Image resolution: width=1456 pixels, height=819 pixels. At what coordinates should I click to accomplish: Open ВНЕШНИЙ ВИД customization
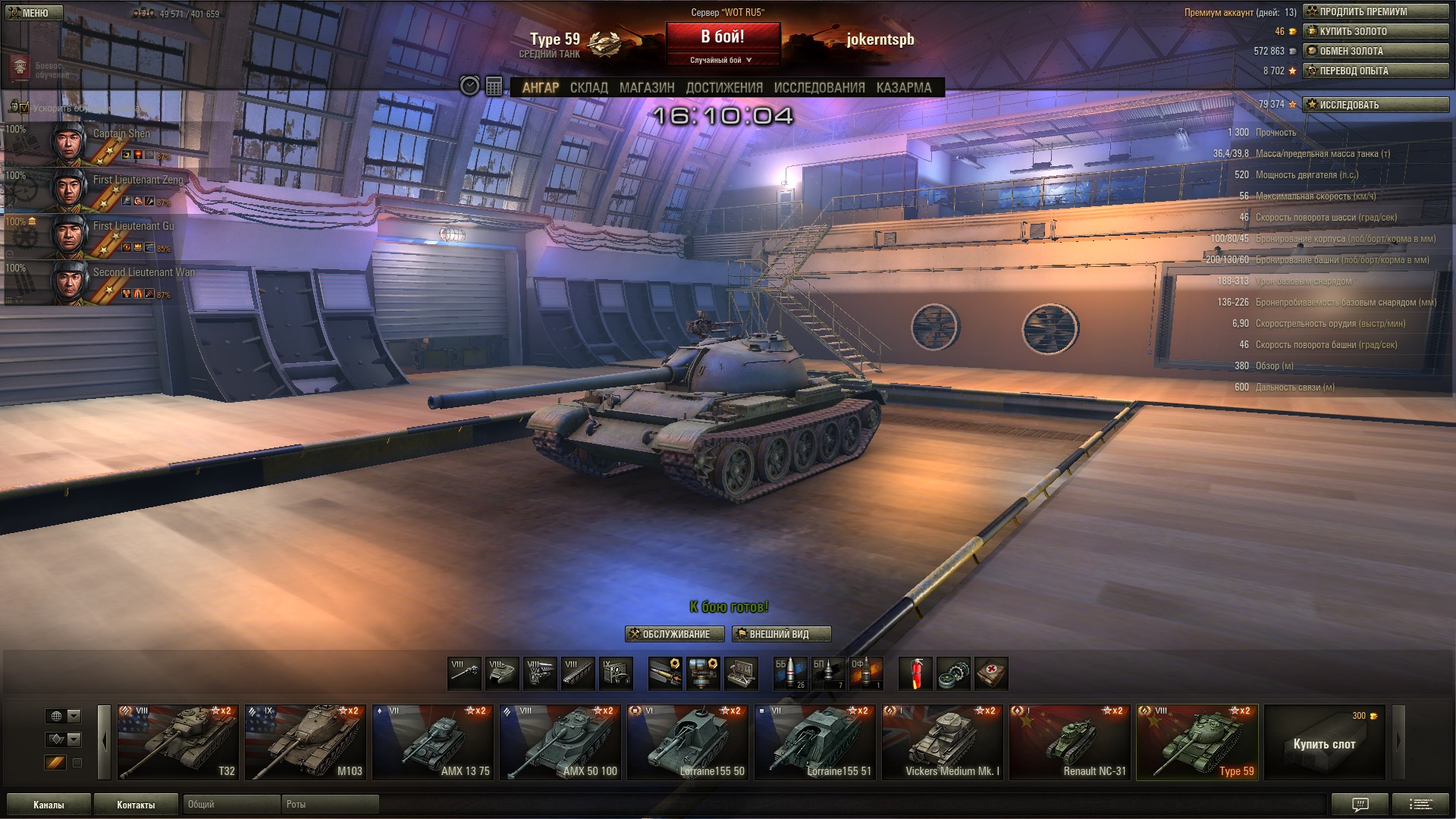coord(781,634)
